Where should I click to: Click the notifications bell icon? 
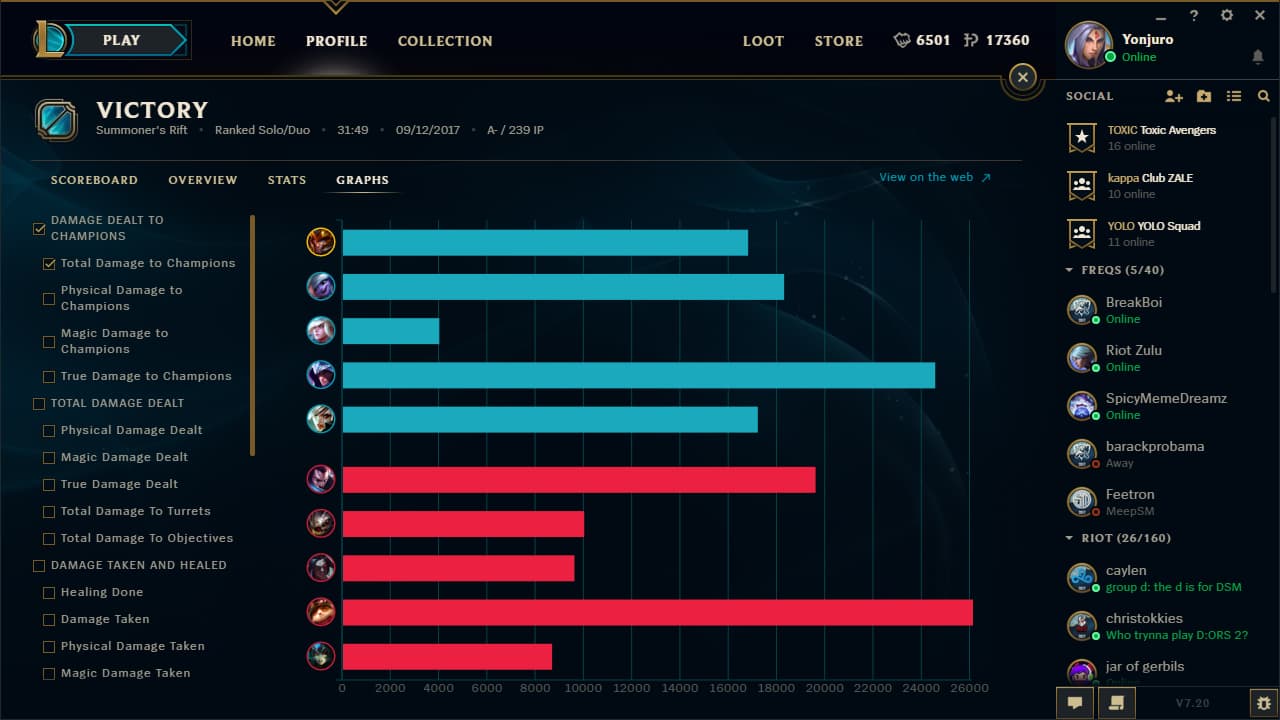coord(1257,58)
